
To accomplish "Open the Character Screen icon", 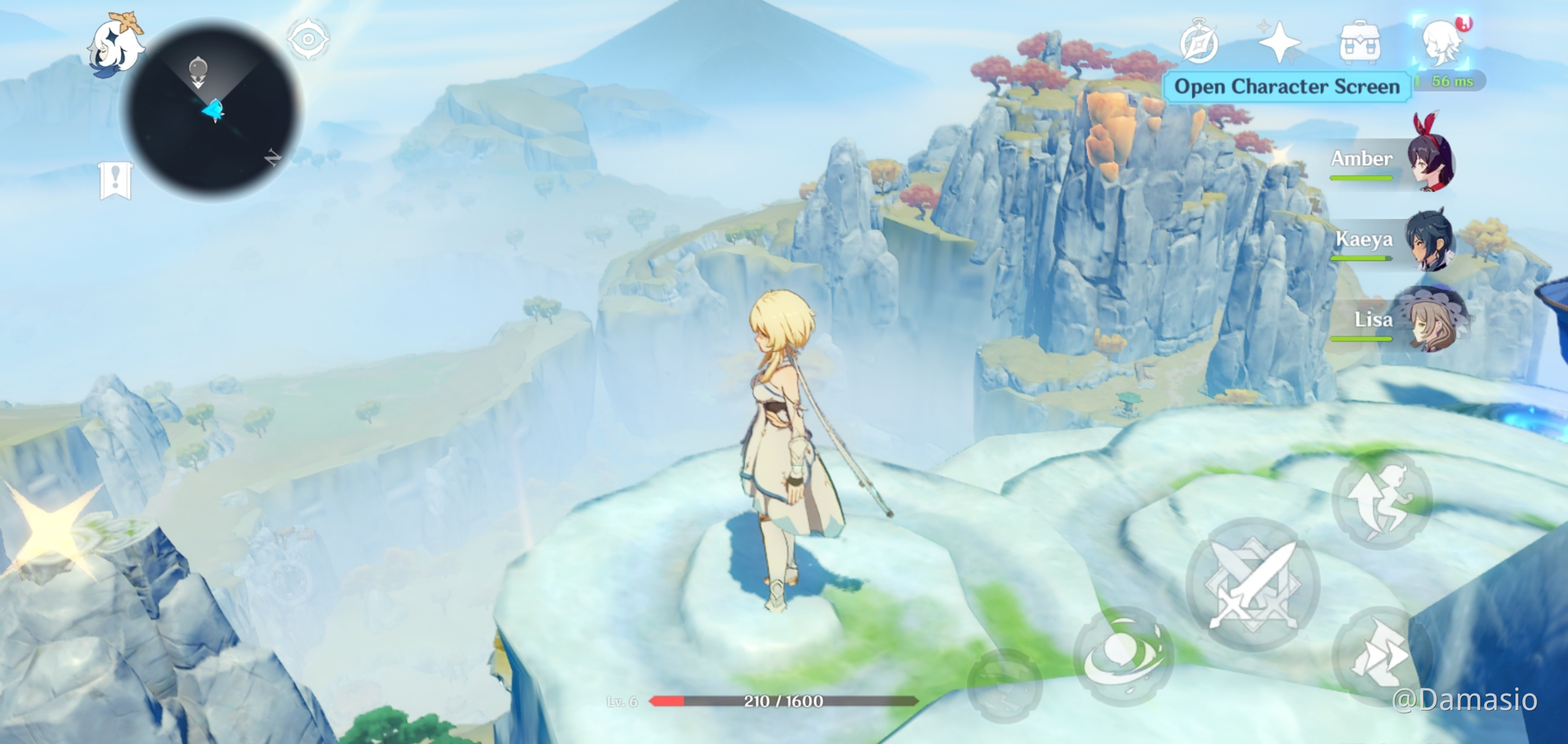I will [1441, 42].
